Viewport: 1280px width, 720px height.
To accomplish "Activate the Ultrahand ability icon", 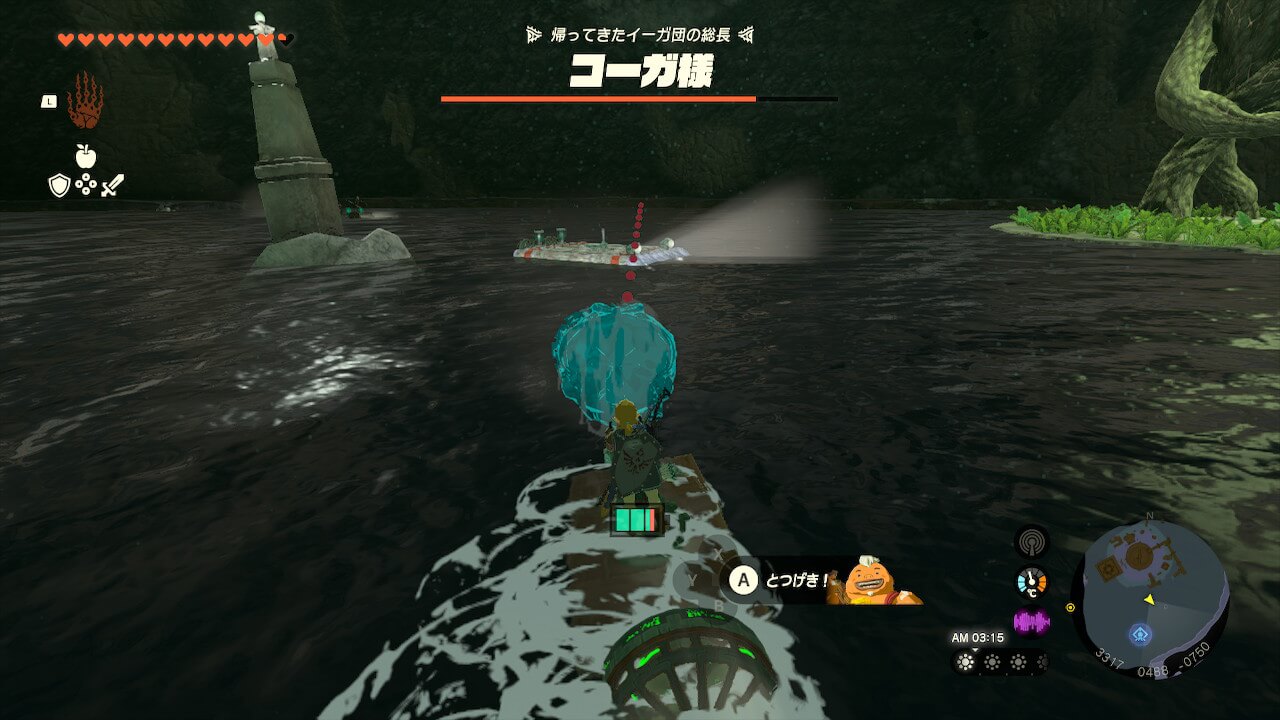I will 85,101.
